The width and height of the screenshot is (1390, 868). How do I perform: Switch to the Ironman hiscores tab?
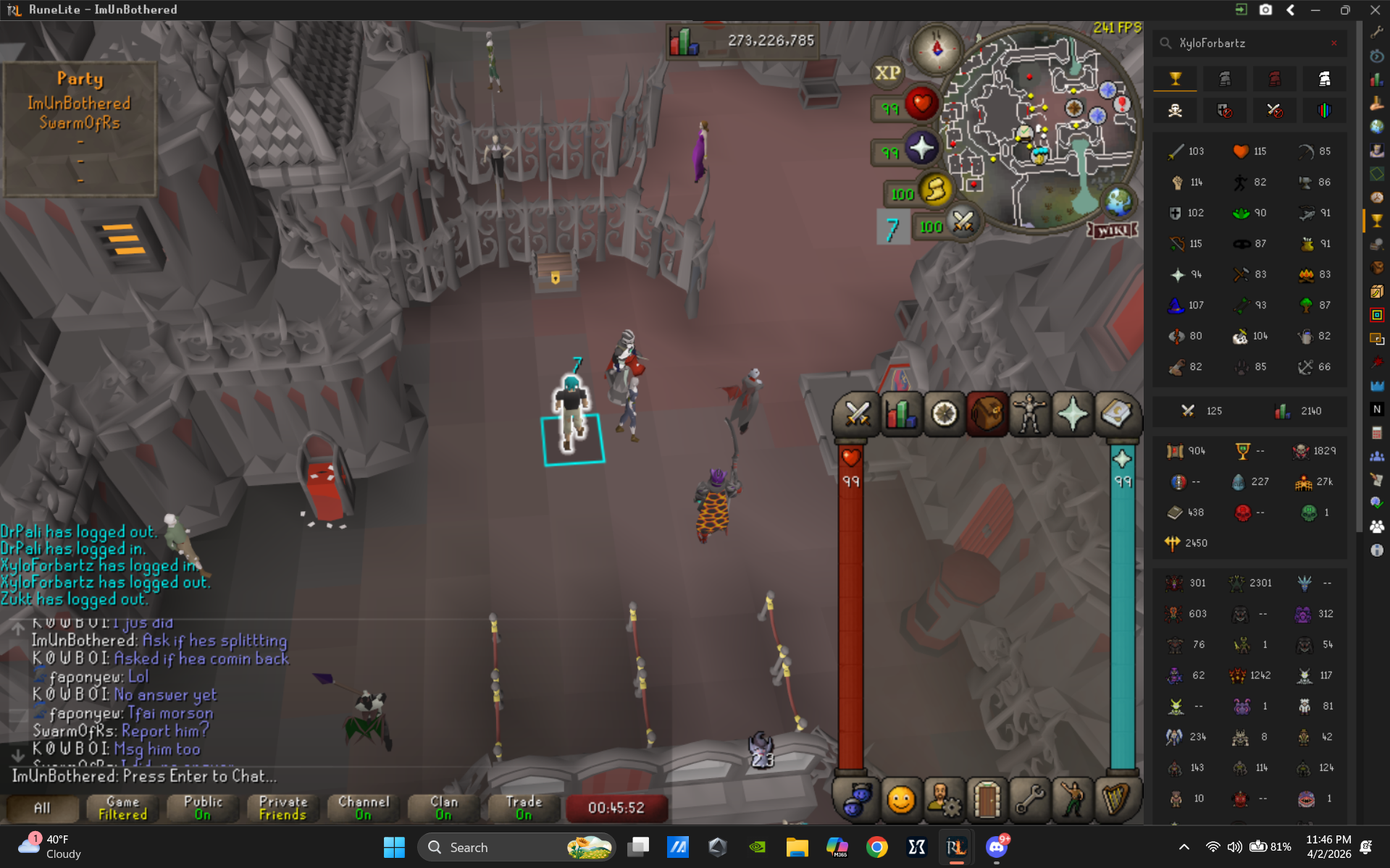click(1224, 78)
